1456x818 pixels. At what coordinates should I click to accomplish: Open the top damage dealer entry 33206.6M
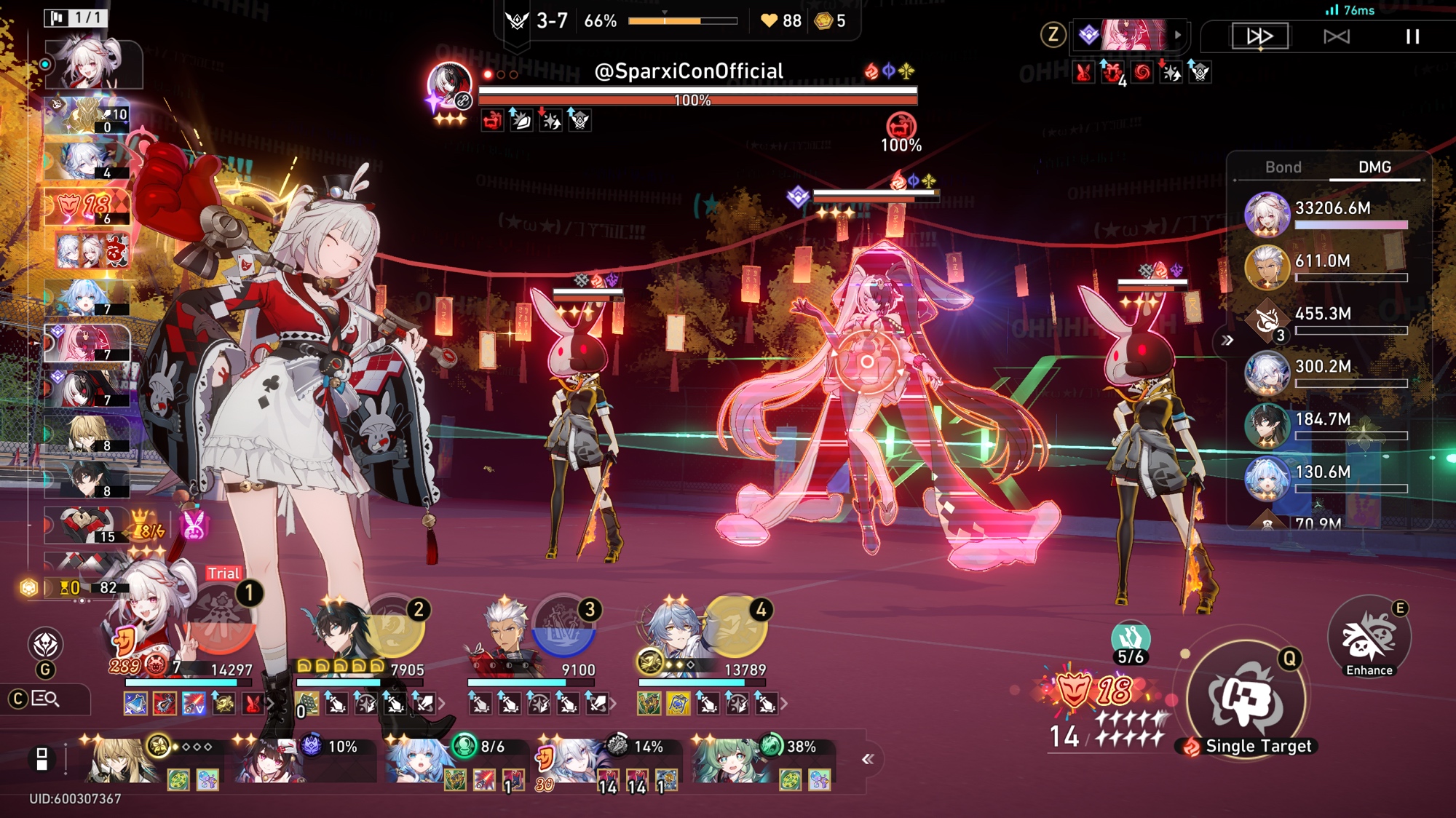pos(1326,214)
